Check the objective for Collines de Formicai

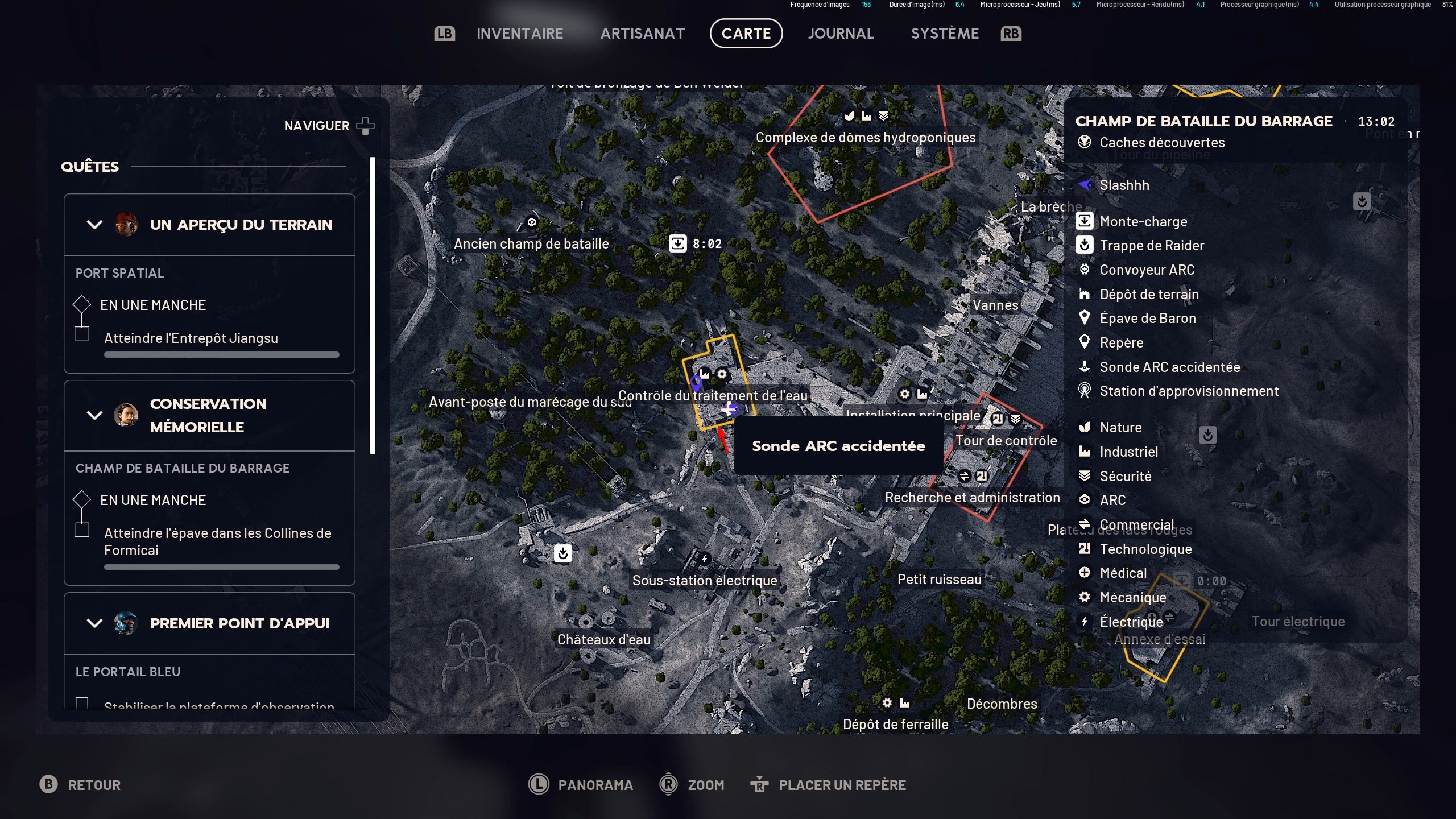pyautogui.click(x=82, y=529)
